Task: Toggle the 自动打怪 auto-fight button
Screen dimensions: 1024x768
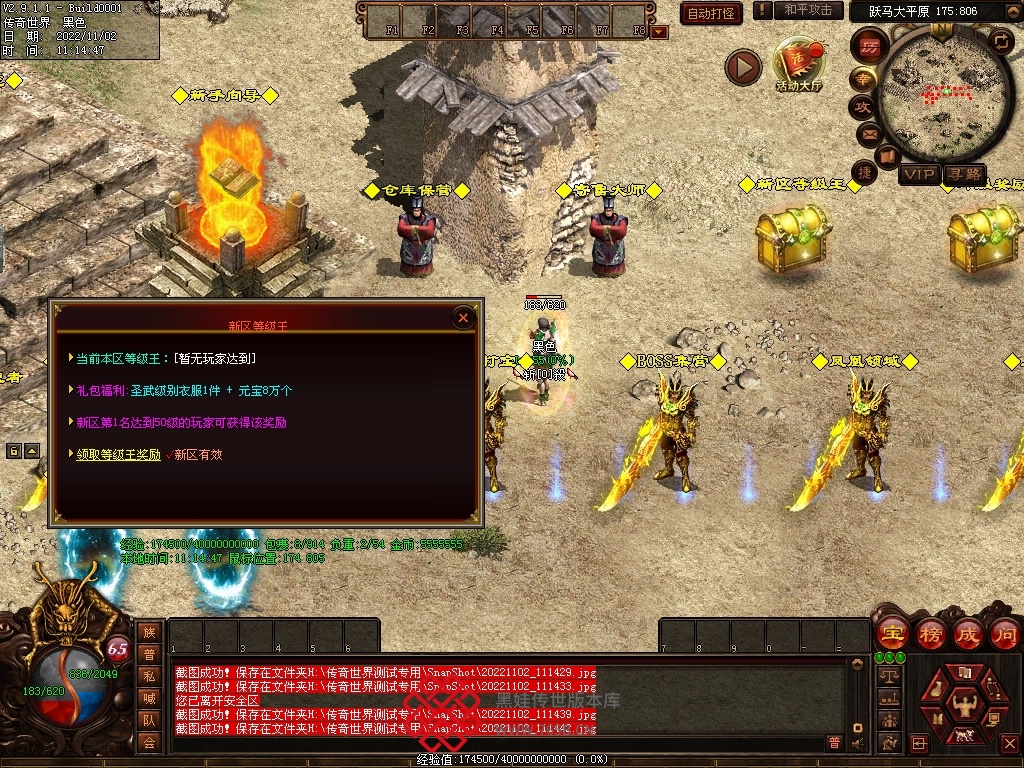Action: click(711, 13)
